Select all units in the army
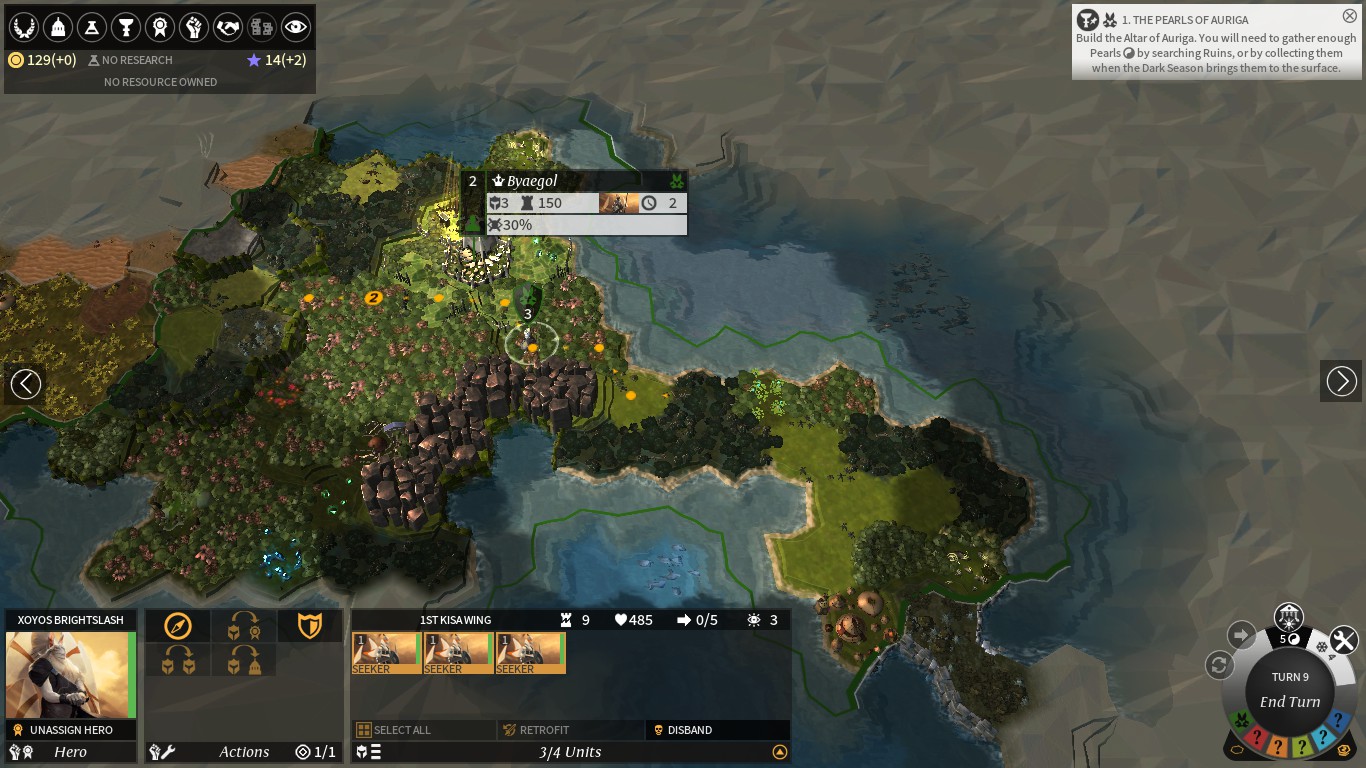1366x768 pixels. click(402, 730)
